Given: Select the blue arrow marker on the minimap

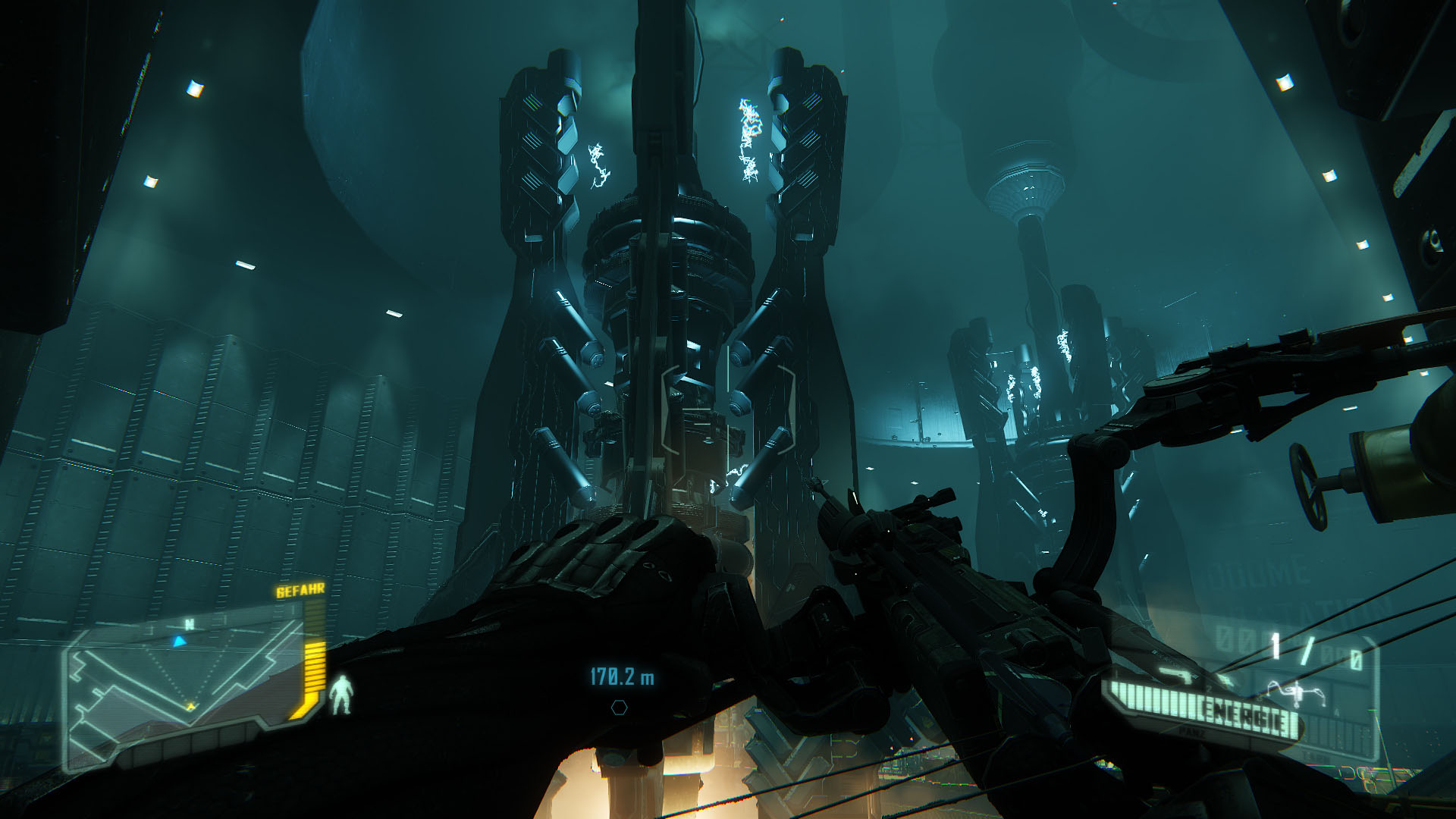Looking at the screenshot, I should [x=179, y=642].
